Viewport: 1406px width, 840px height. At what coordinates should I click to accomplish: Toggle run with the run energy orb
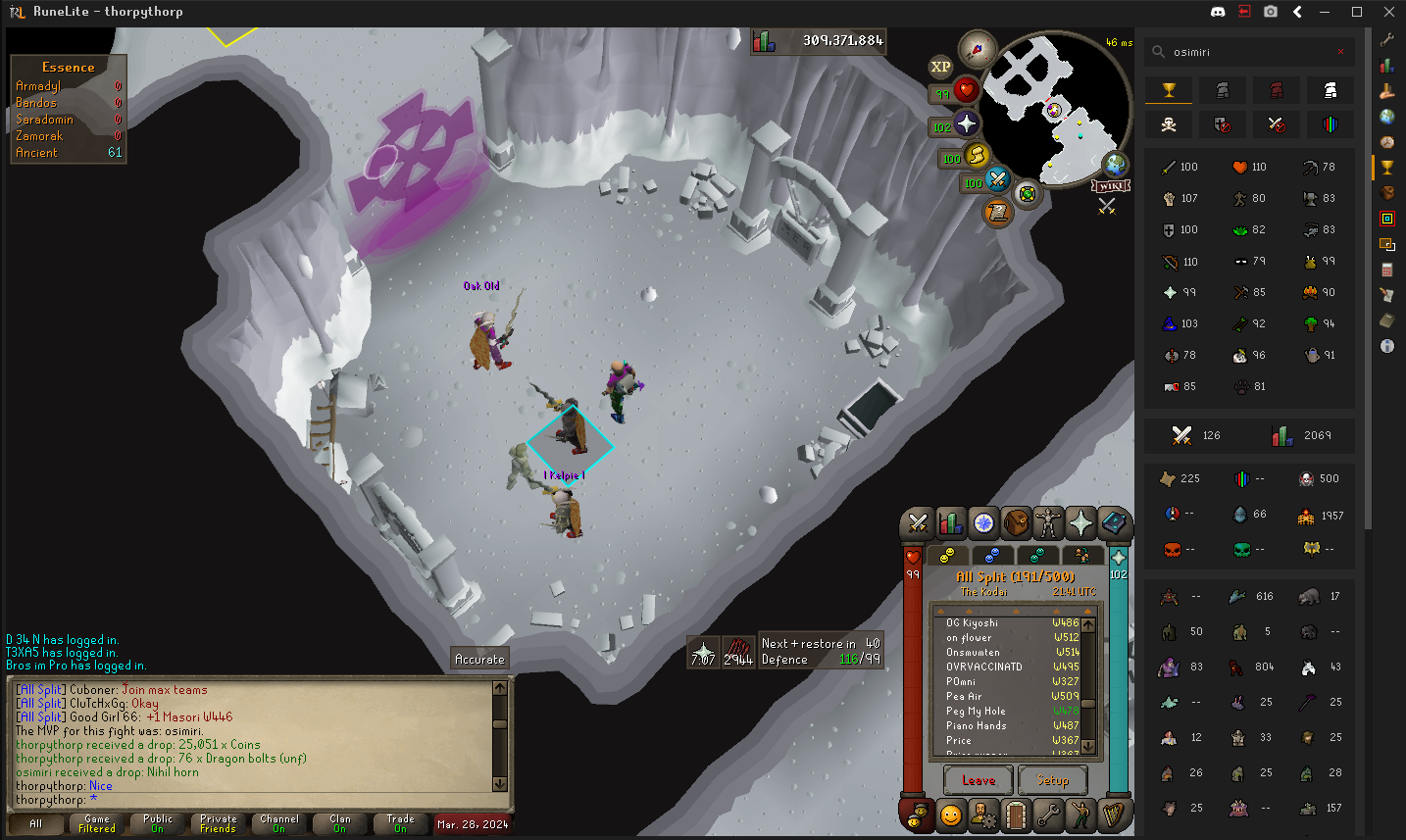pyautogui.click(x=977, y=155)
